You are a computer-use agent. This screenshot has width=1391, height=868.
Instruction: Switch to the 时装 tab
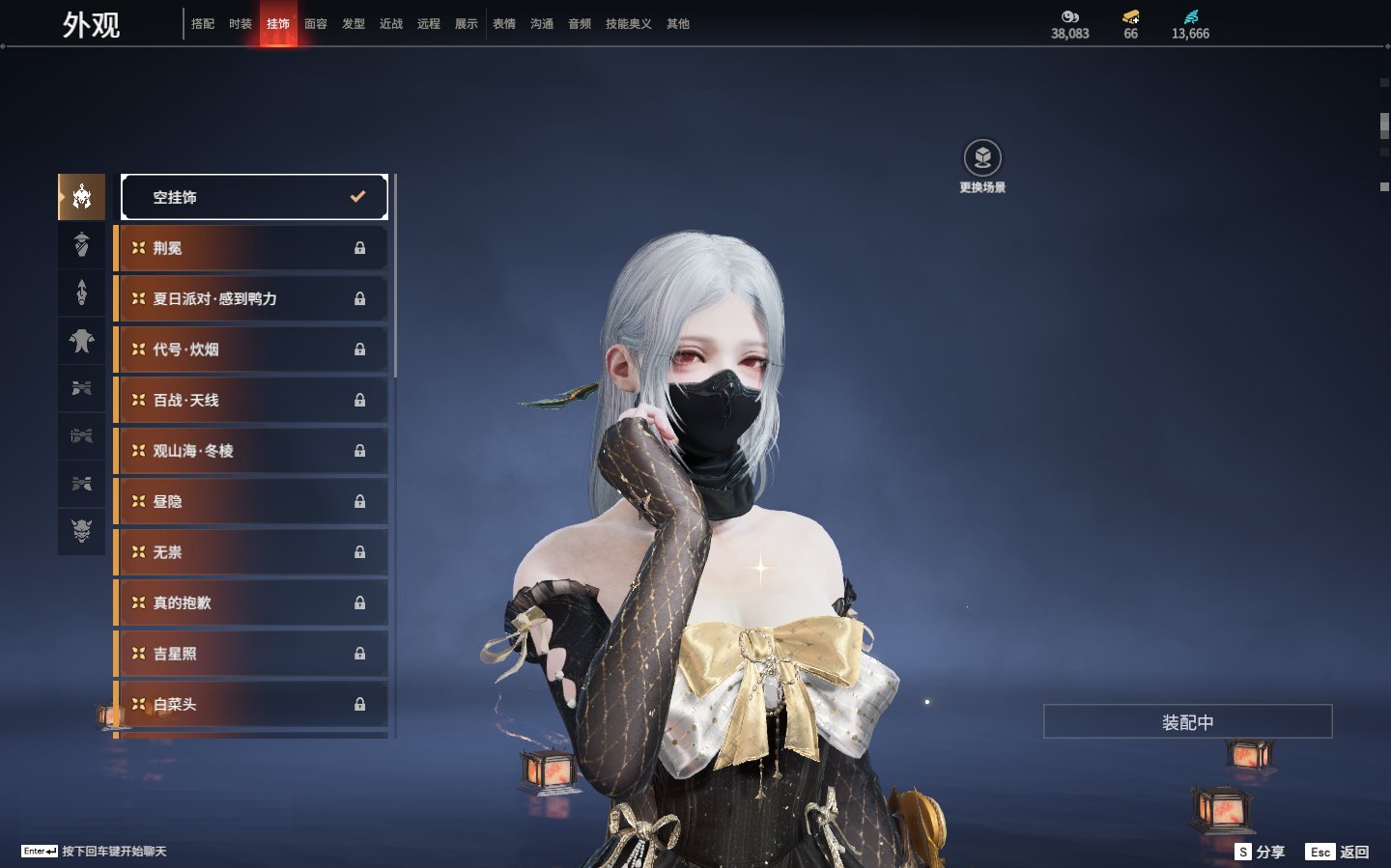pos(241,24)
